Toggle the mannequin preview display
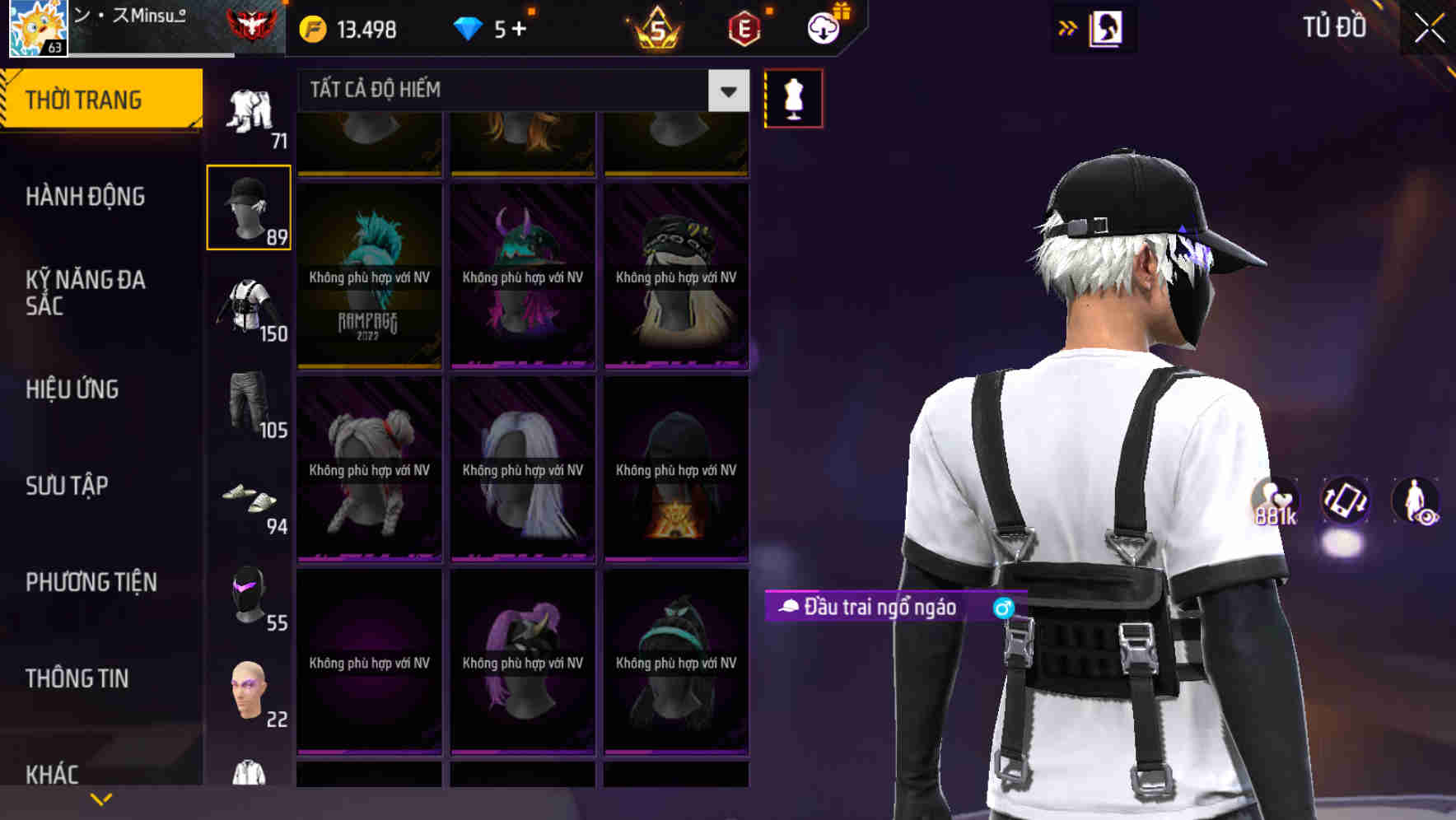Screen dimensions: 1456x820 click(793, 97)
